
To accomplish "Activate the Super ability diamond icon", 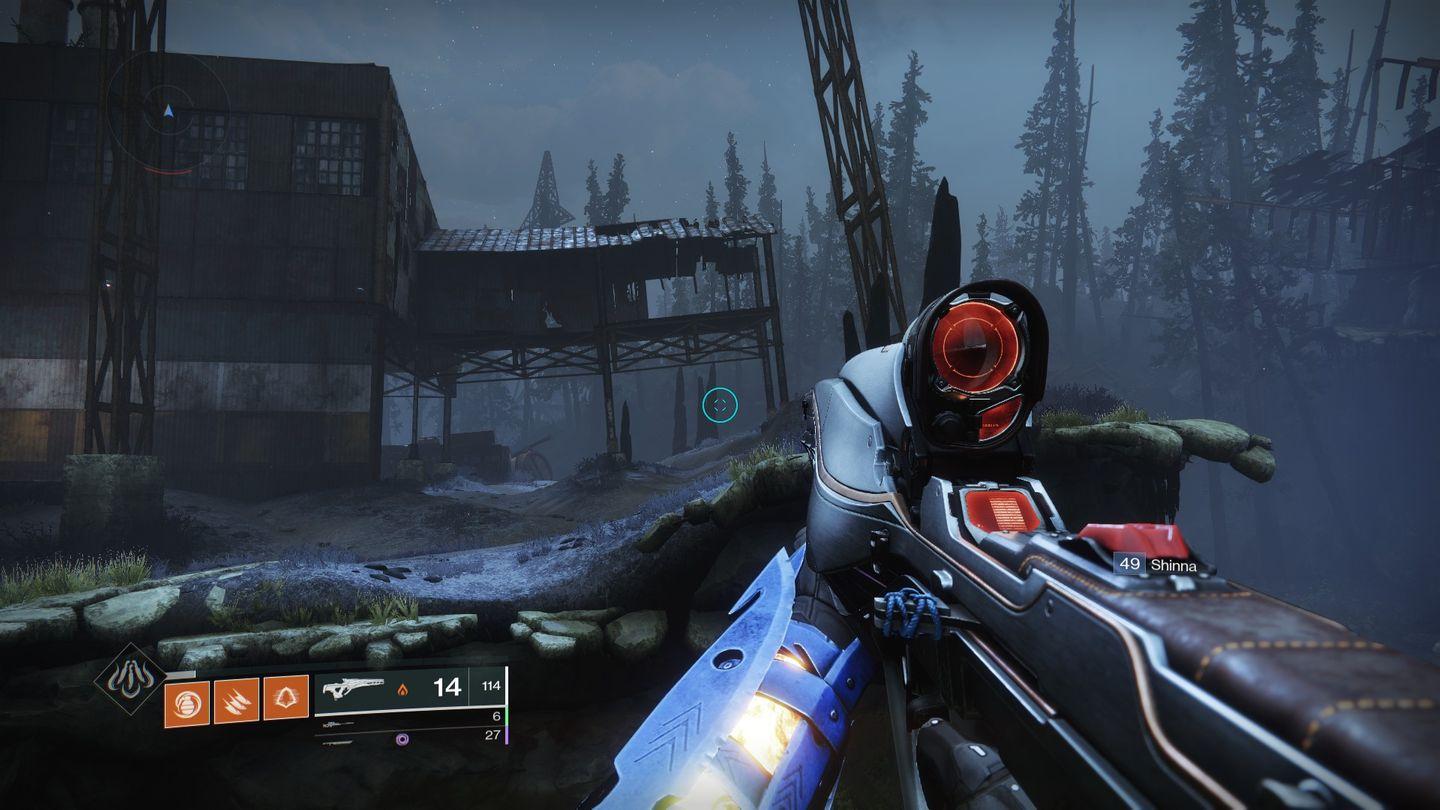I will pos(131,679).
